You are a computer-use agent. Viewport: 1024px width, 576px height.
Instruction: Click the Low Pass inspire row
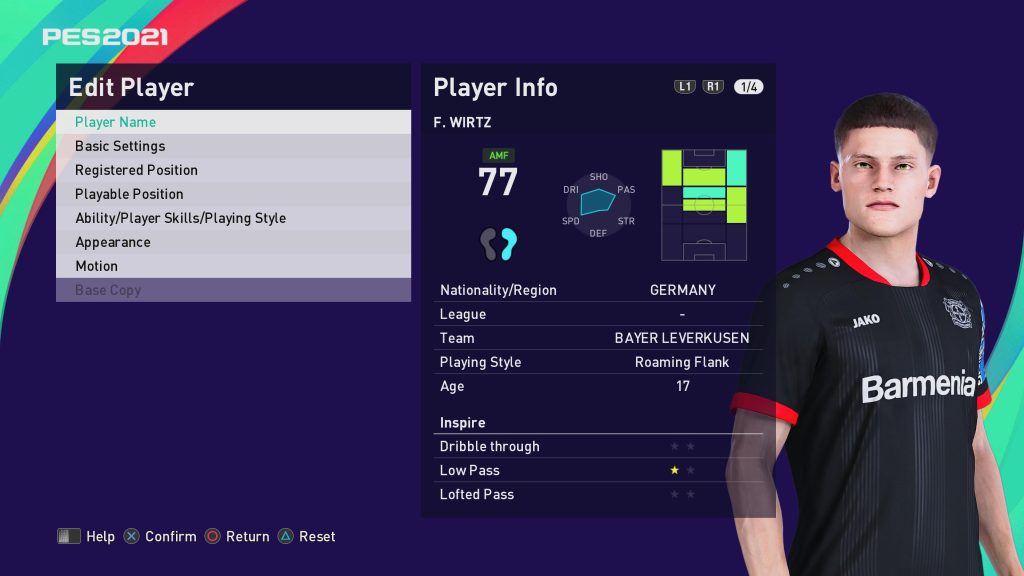598,470
